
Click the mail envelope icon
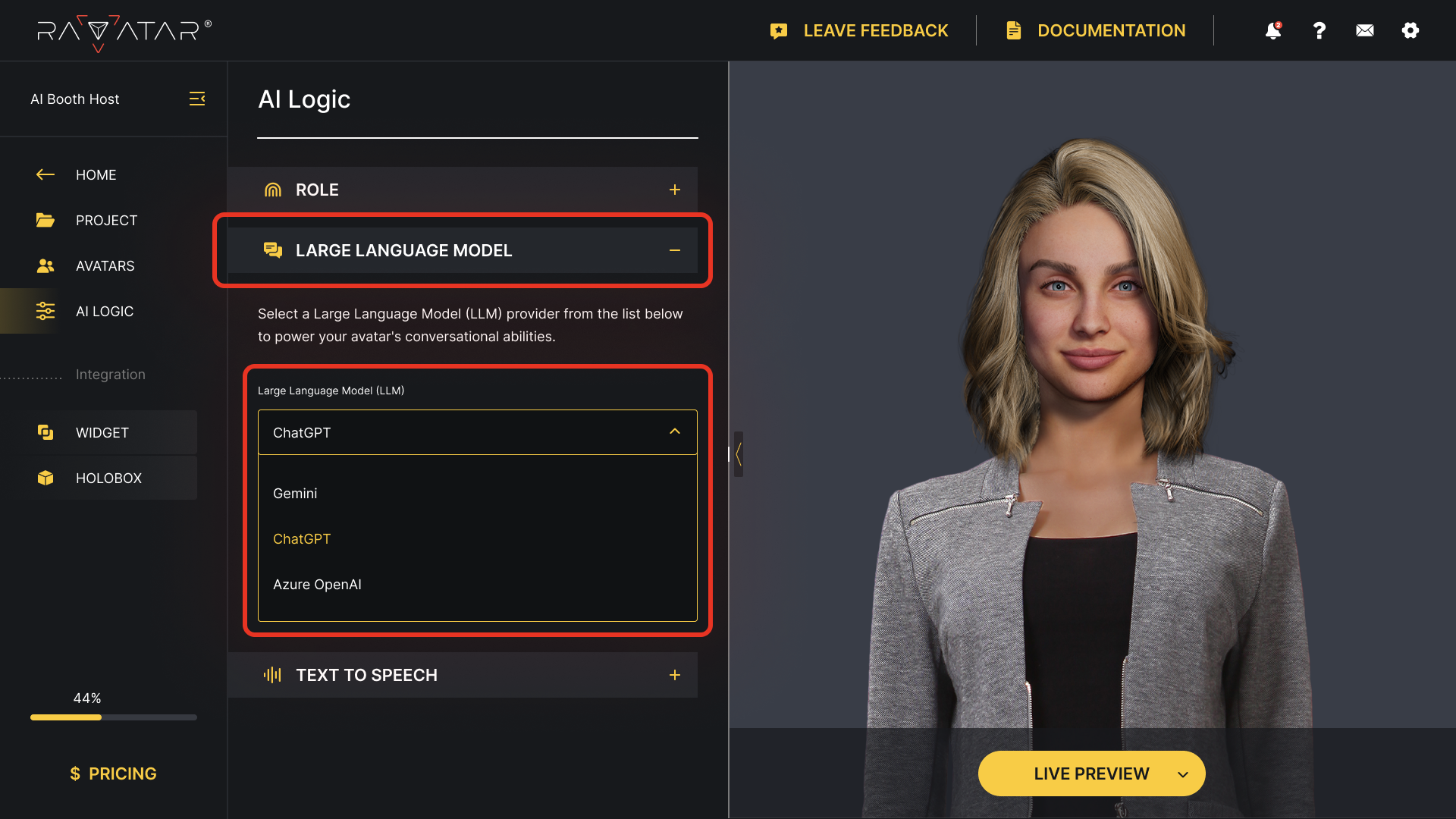click(1364, 30)
